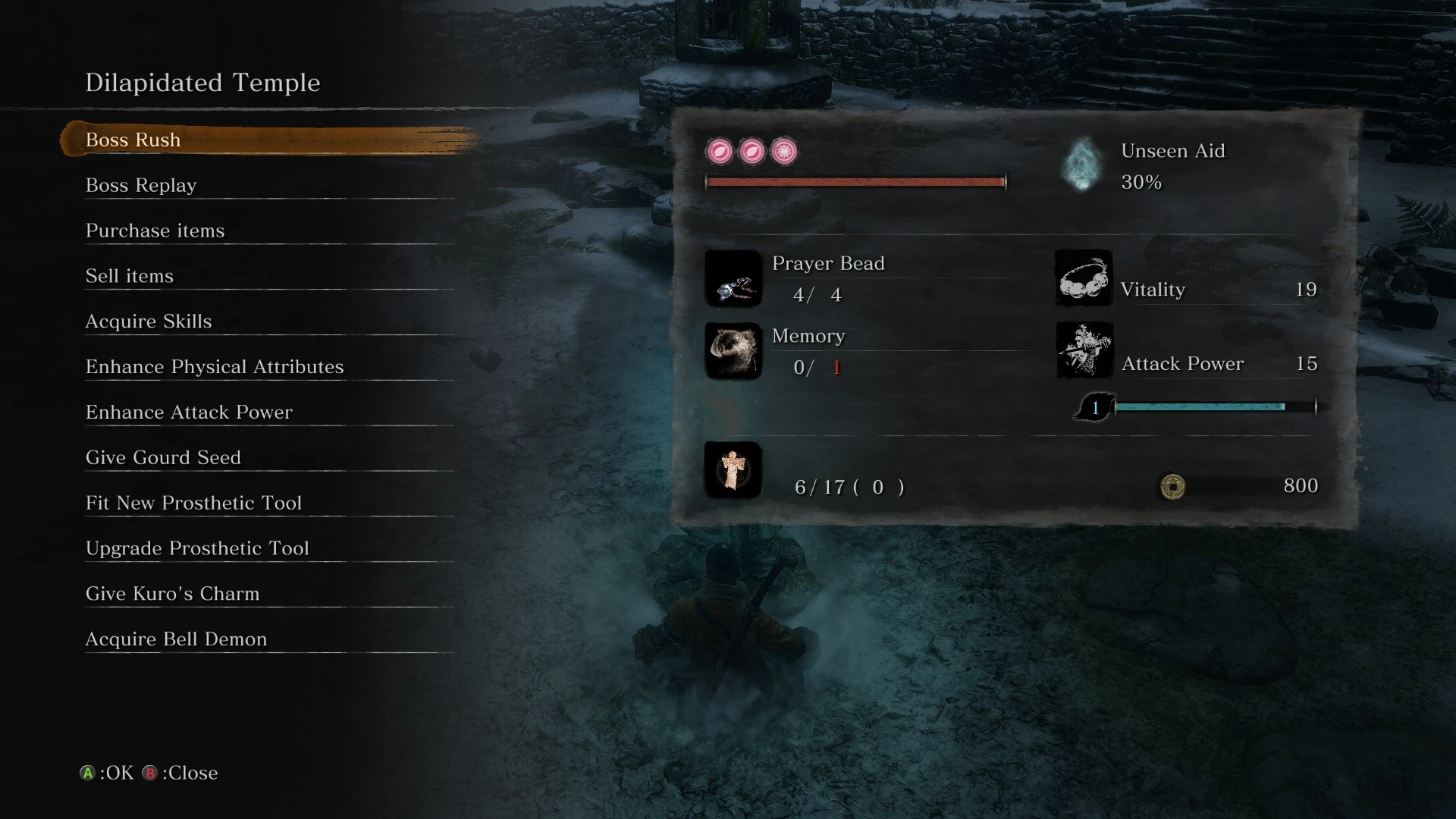This screenshot has height=819, width=1456.
Task: Select Boss Replay from the list
Action: 141,185
